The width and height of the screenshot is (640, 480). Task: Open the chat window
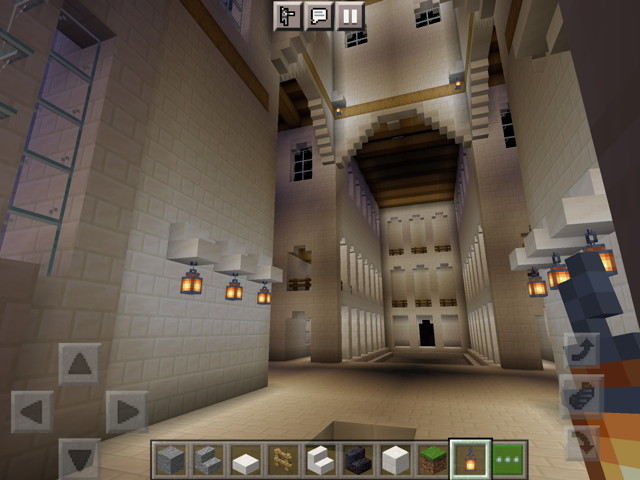tap(319, 16)
